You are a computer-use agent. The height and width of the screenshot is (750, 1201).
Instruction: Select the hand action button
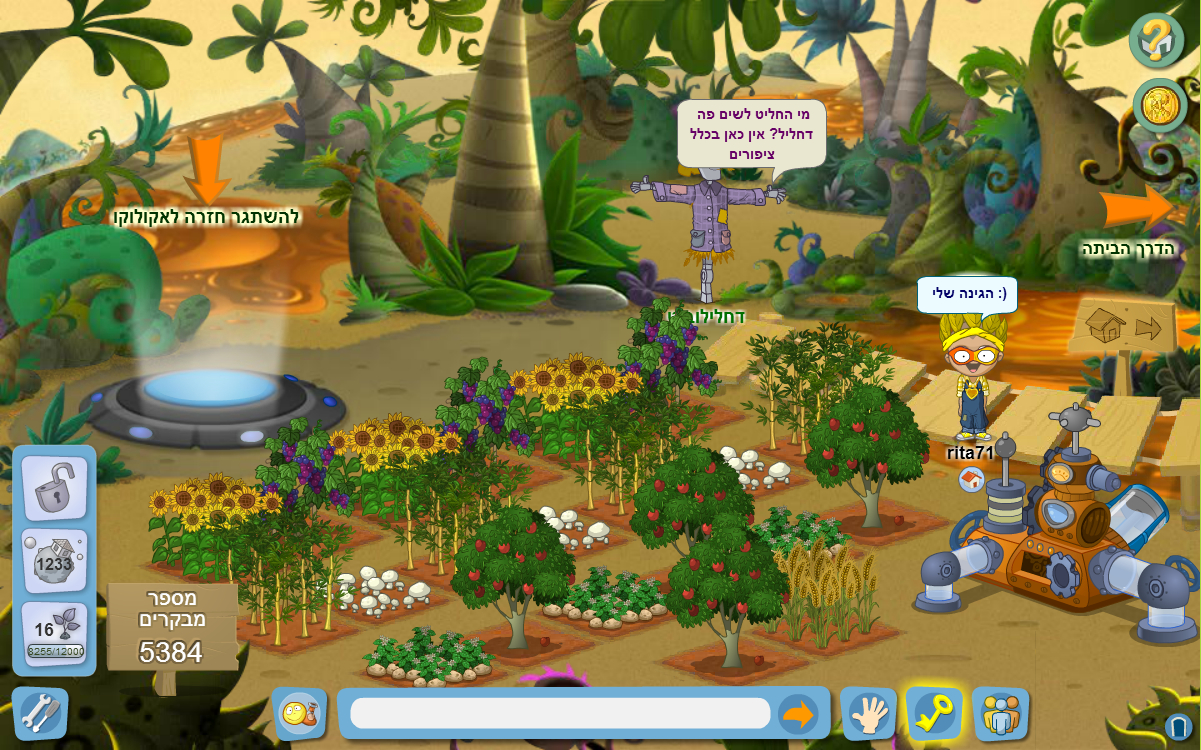[x=868, y=714]
